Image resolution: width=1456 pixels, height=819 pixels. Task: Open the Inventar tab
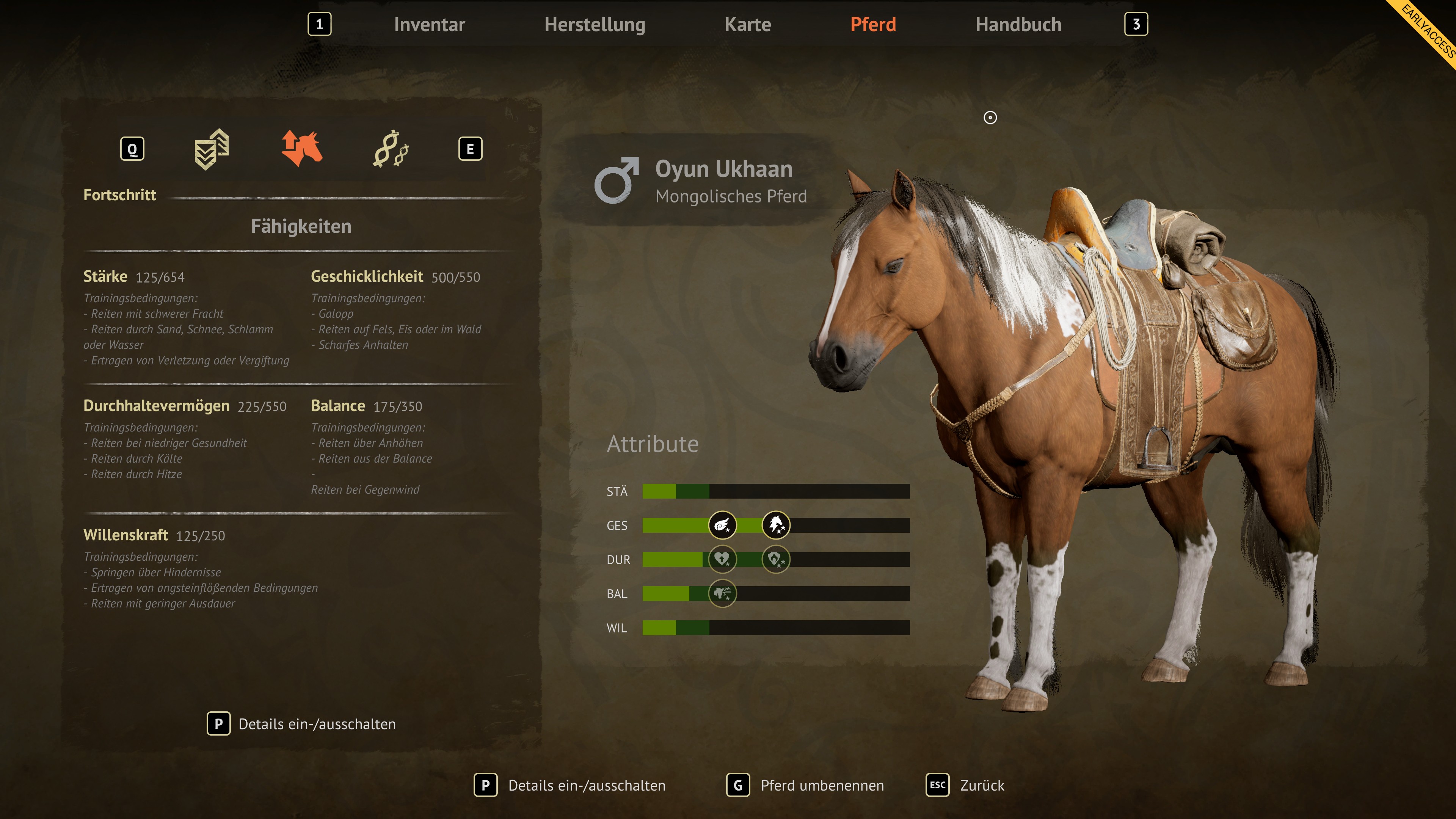(429, 24)
